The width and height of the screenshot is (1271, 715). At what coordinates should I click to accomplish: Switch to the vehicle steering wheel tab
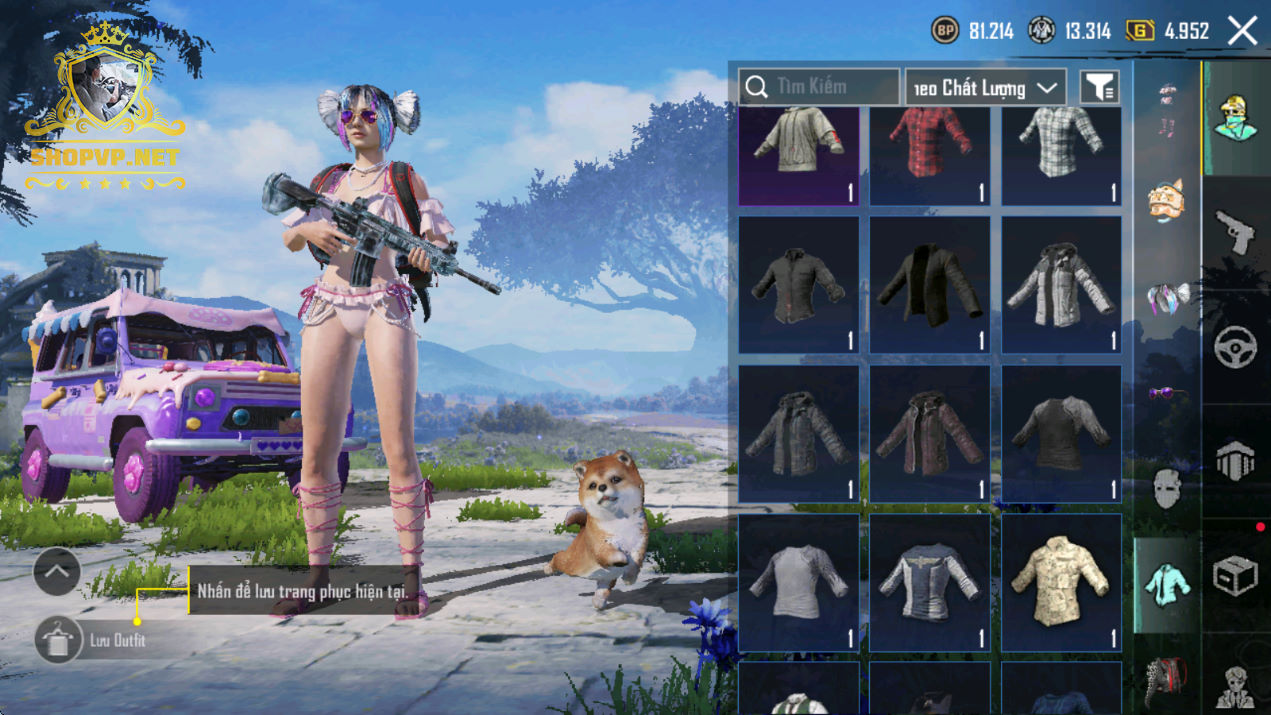tap(1235, 348)
